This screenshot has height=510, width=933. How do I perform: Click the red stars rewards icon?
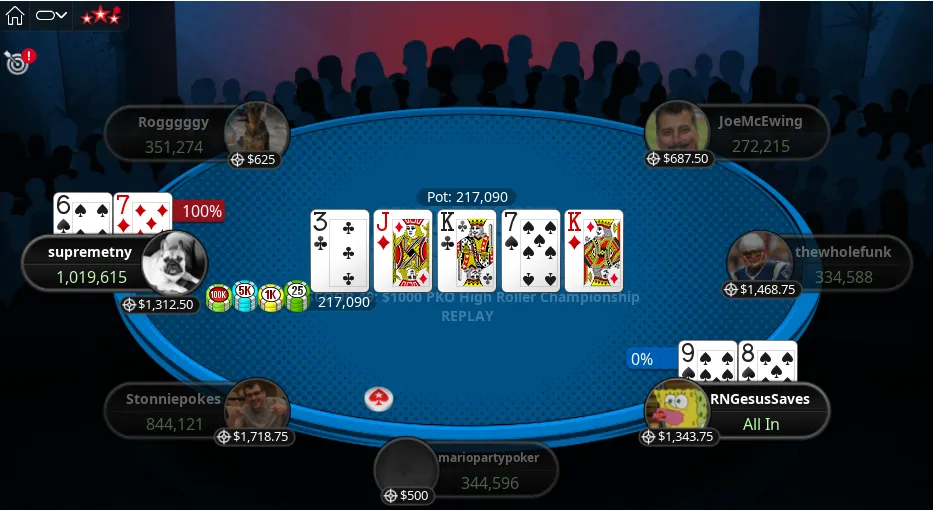tap(99, 15)
